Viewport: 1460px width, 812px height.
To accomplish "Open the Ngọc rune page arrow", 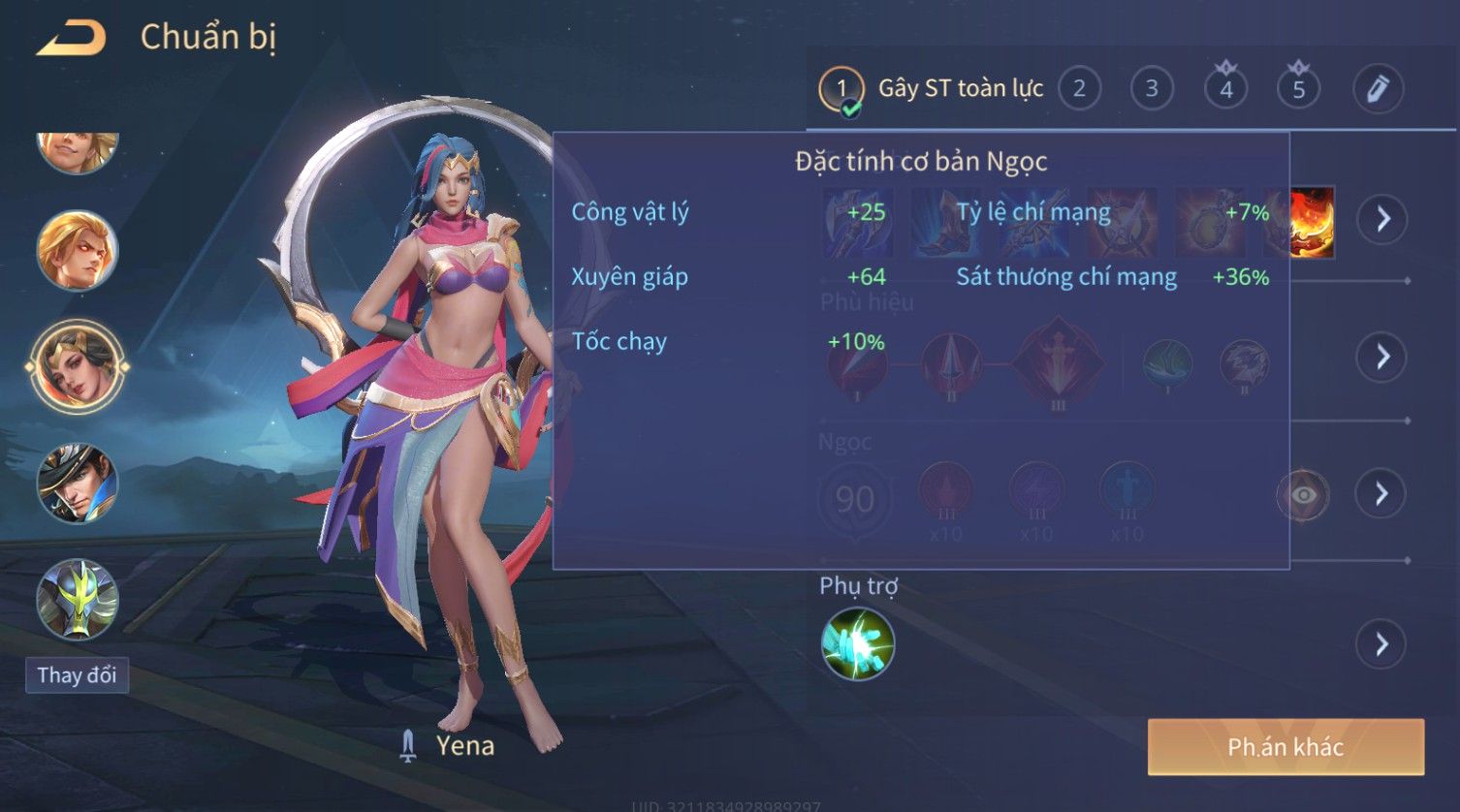I will [x=1381, y=494].
